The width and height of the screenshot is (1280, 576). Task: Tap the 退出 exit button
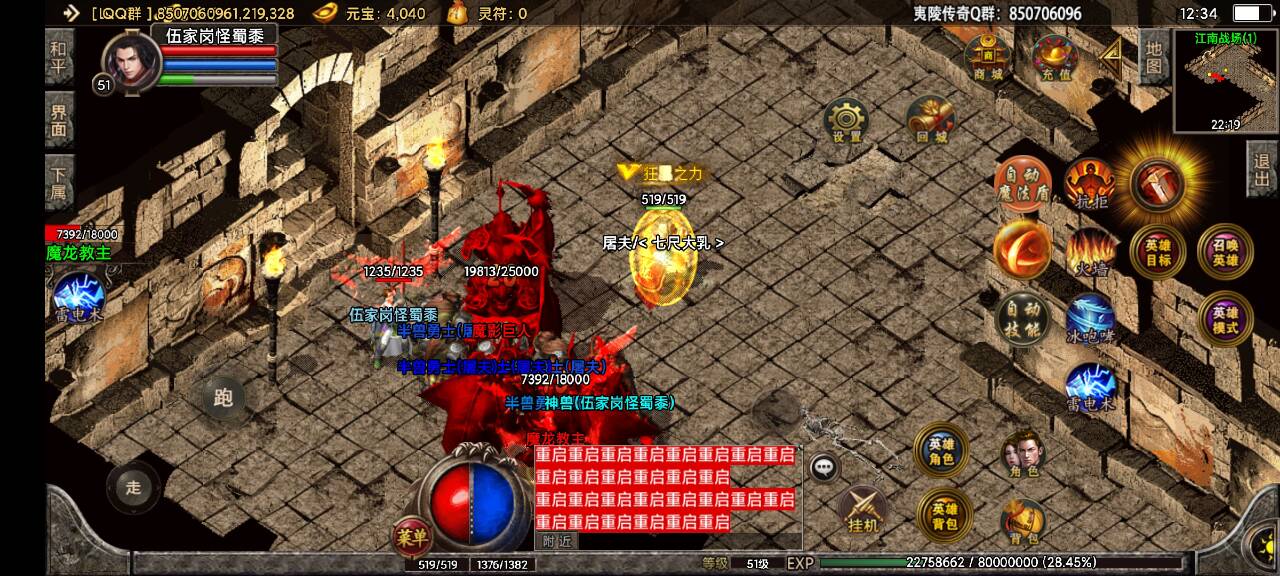pos(1262,170)
